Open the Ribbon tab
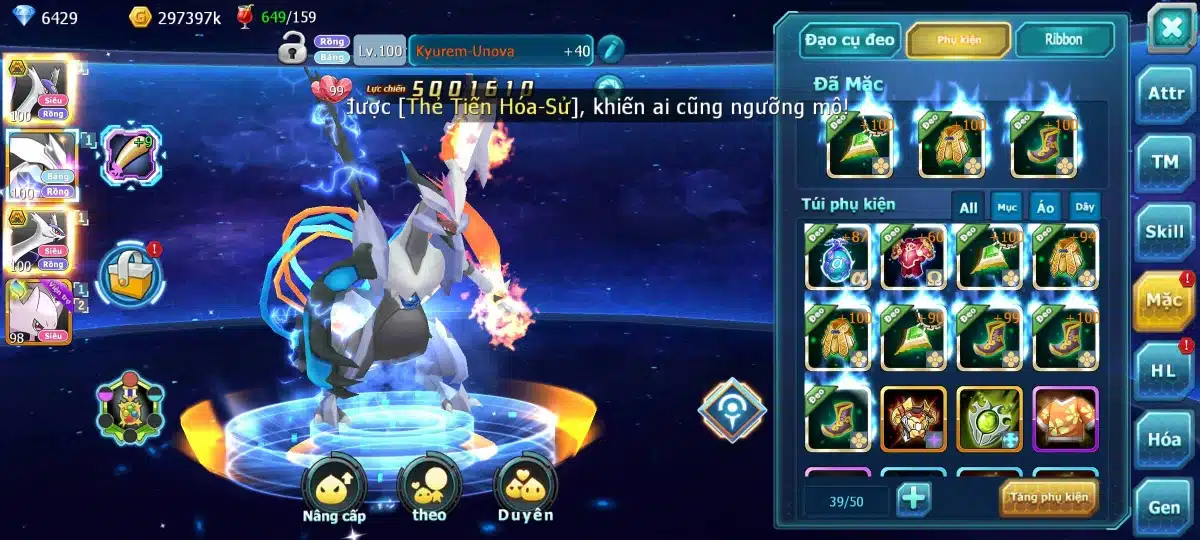This screenshot has width=1200, height=540. click(x=1064, y=40)
